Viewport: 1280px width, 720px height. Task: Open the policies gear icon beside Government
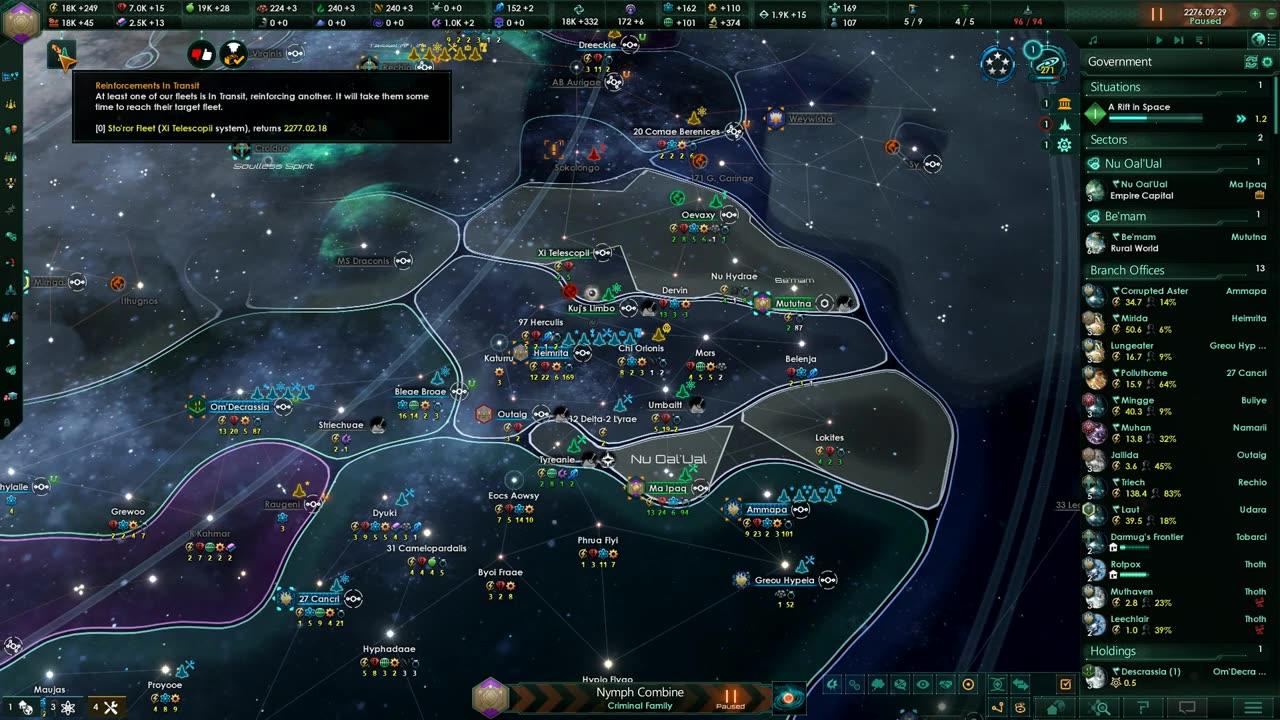click(1268, 61)
